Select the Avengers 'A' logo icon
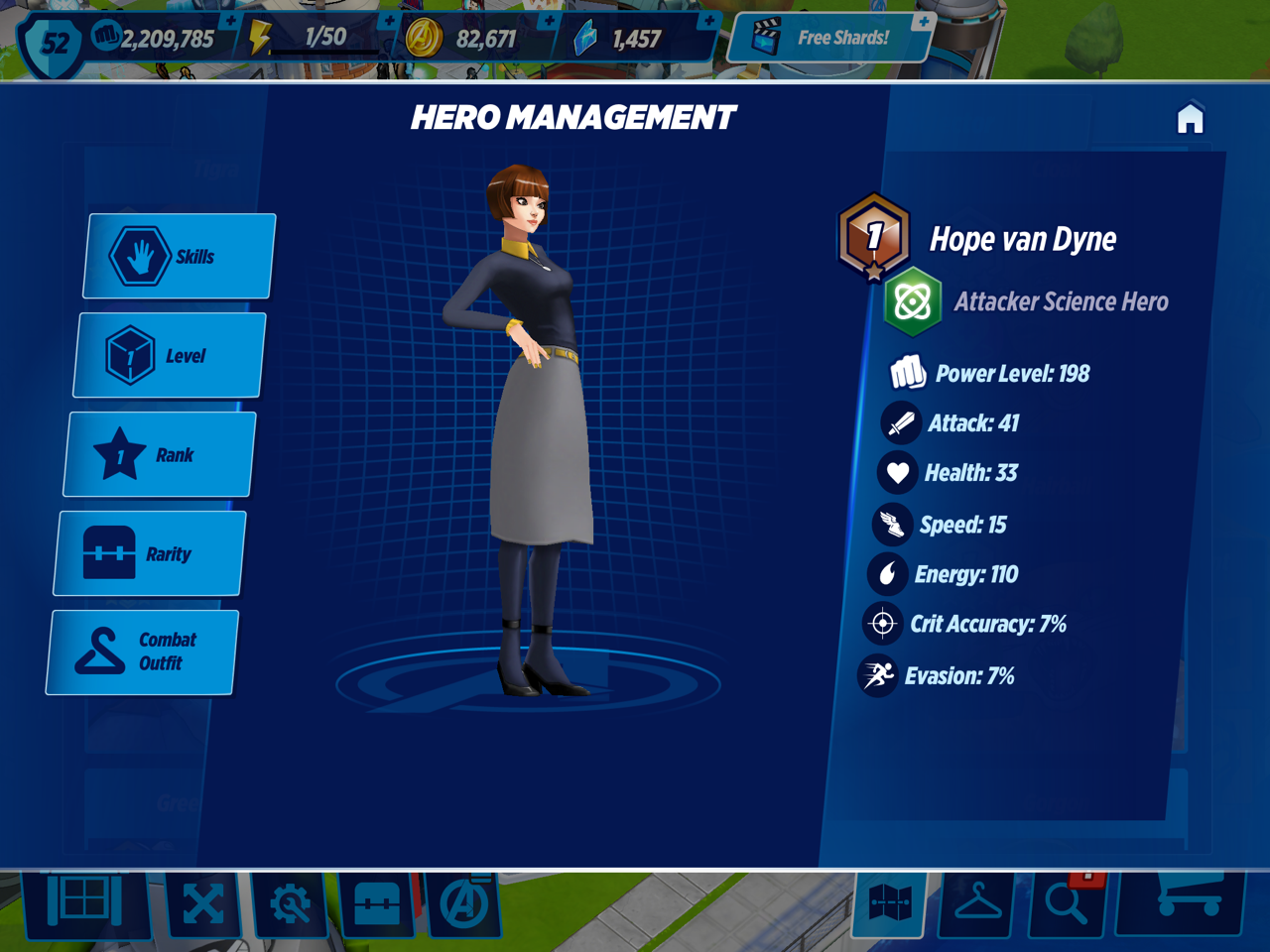 pyautogui.click(x=464, y=904)
